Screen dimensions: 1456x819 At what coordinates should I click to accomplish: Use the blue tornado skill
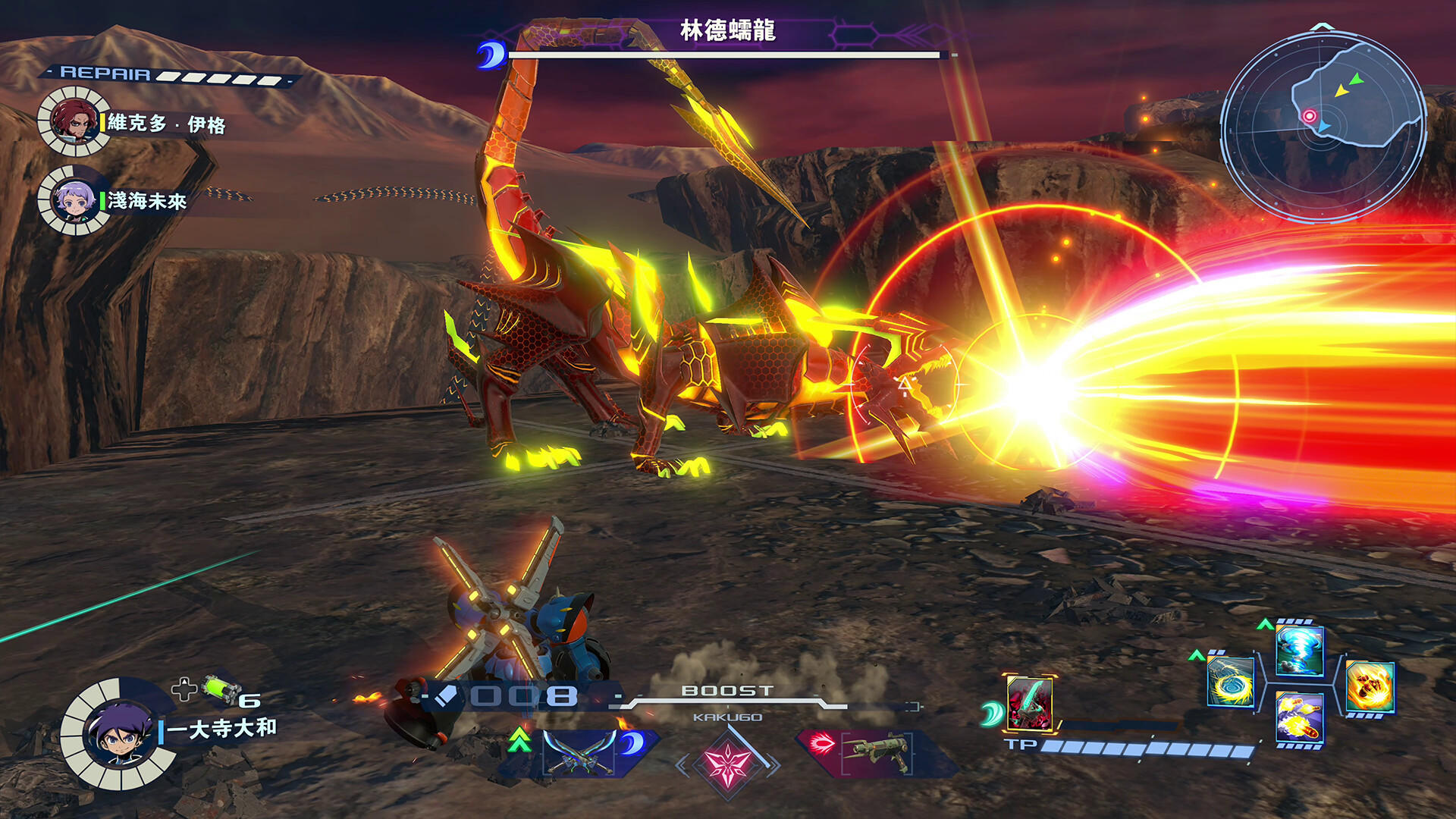[x=1300, y=651]
